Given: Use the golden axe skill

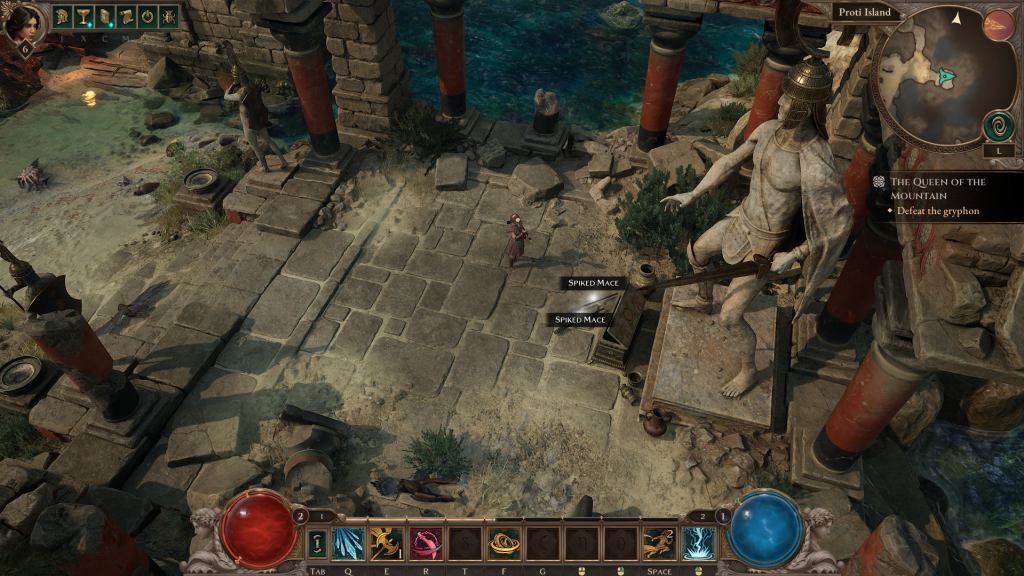Looking at the screenshot, I should click(387, 543).
